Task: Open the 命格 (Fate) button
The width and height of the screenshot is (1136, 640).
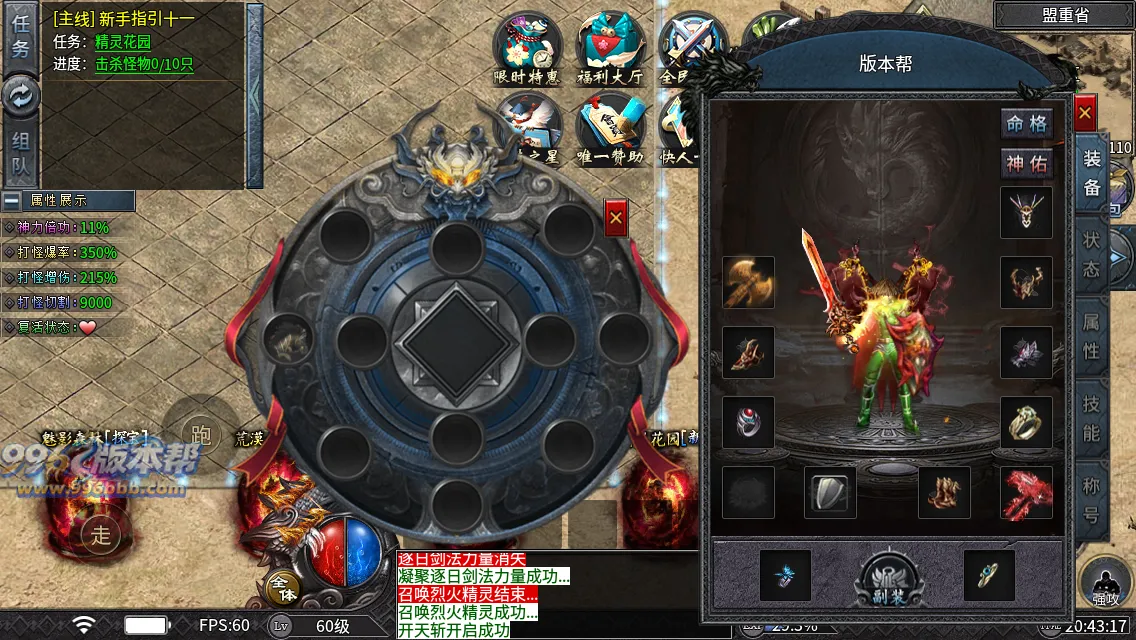Action: point(1026,124)
